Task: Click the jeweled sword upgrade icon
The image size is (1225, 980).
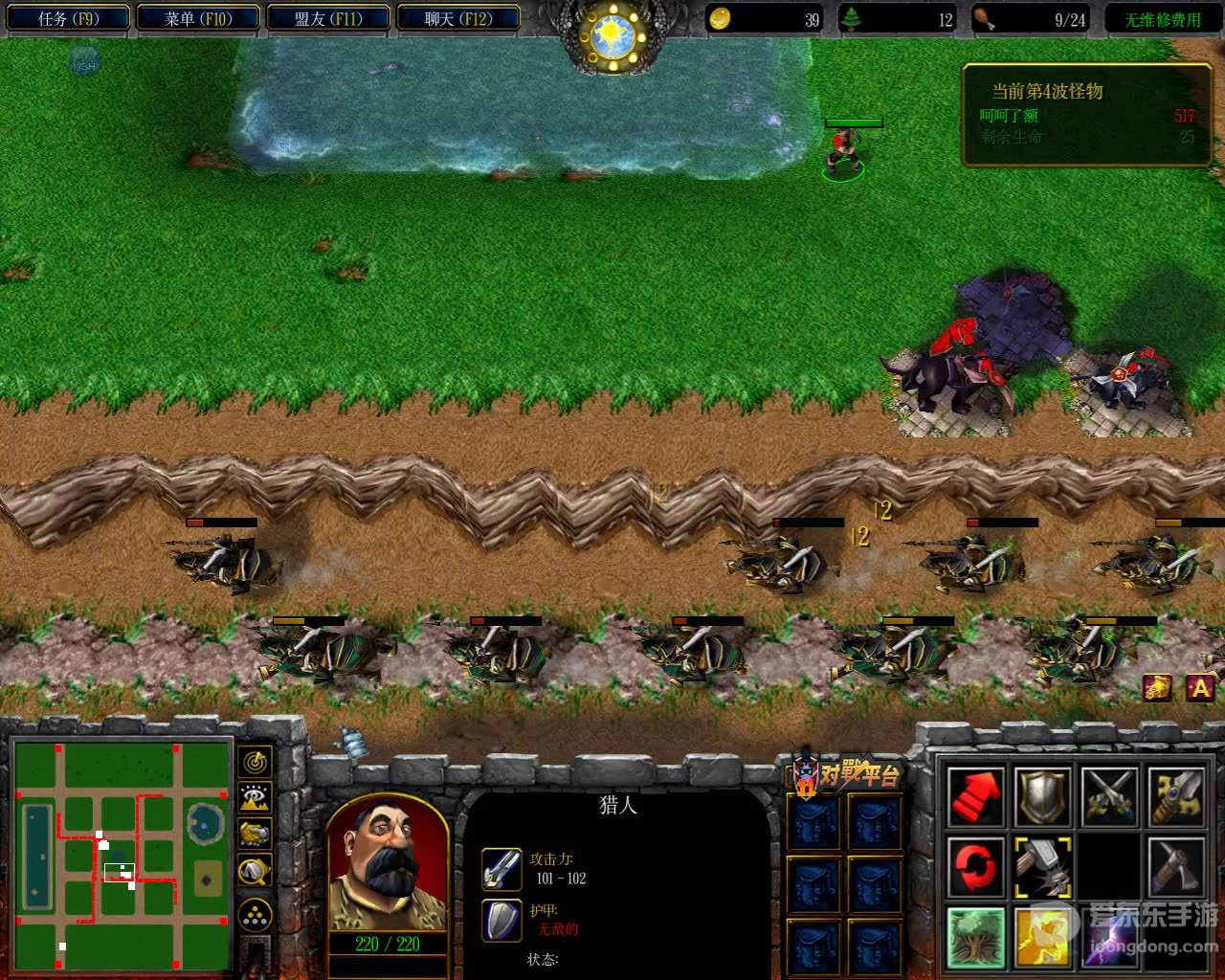Action: point(1175,796)
